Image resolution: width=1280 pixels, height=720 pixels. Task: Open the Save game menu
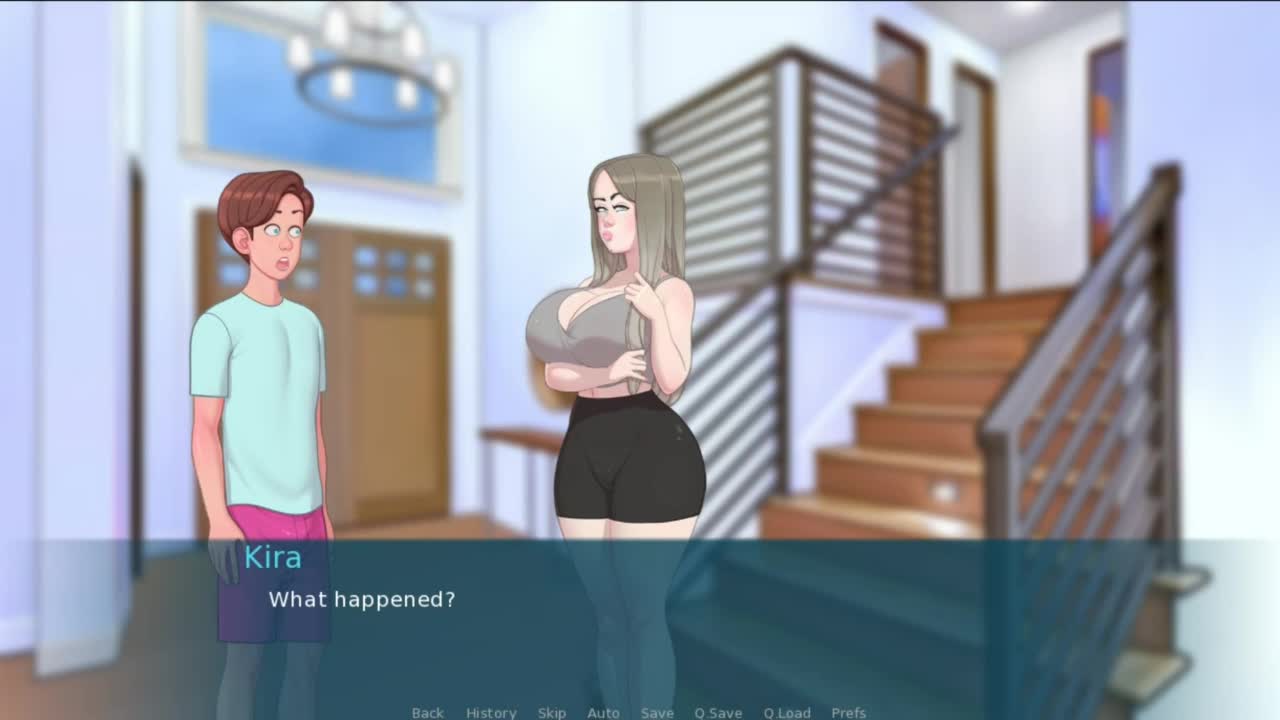pyautogui.click(x=657, y=712)
